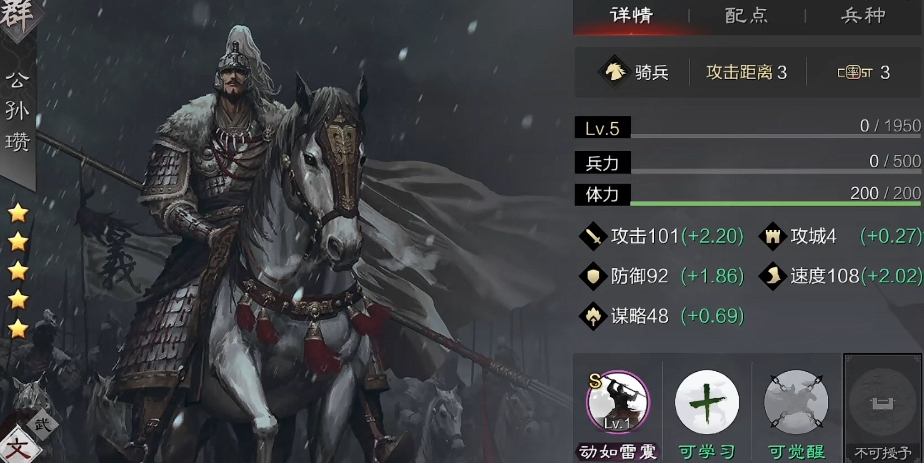Choose the 可觉醒 awakening skill slot
This screenshot has height=463, width=924.
click(796, 402)
